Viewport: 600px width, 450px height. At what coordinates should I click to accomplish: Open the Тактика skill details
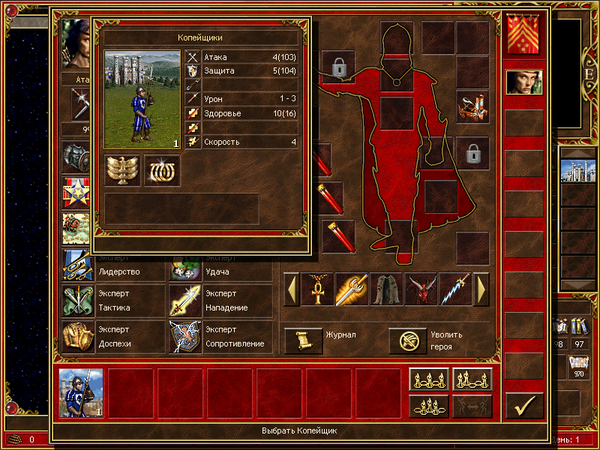80,300
